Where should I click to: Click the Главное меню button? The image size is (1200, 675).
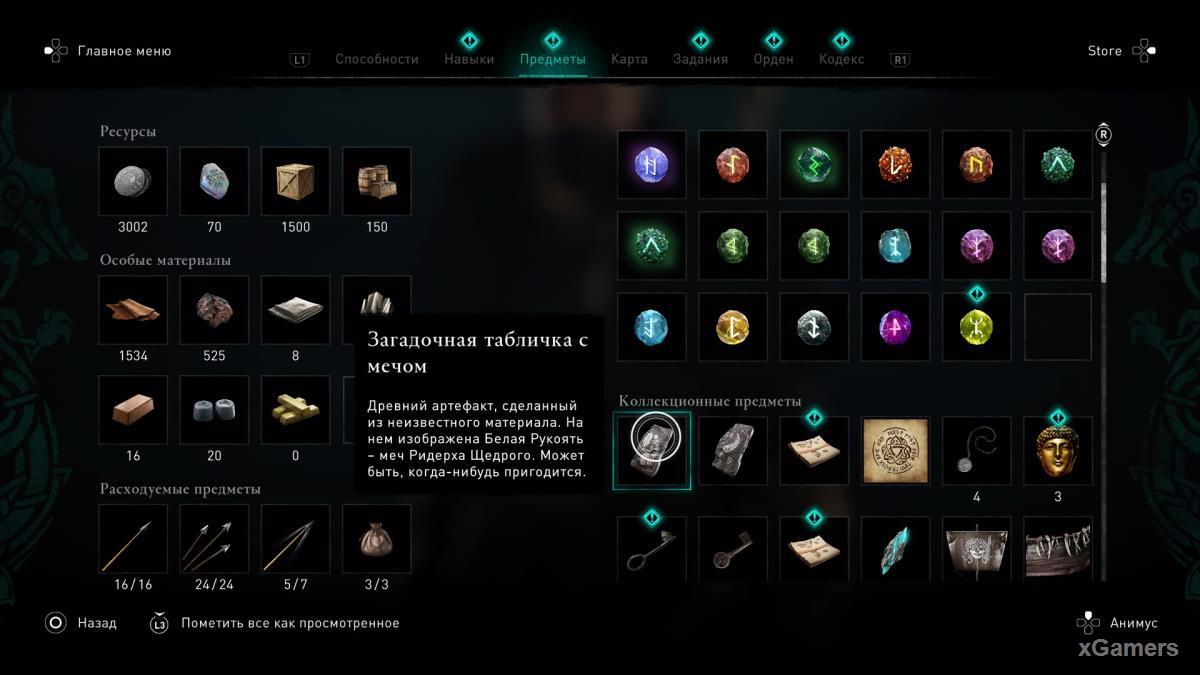click(x=124, y=51)
